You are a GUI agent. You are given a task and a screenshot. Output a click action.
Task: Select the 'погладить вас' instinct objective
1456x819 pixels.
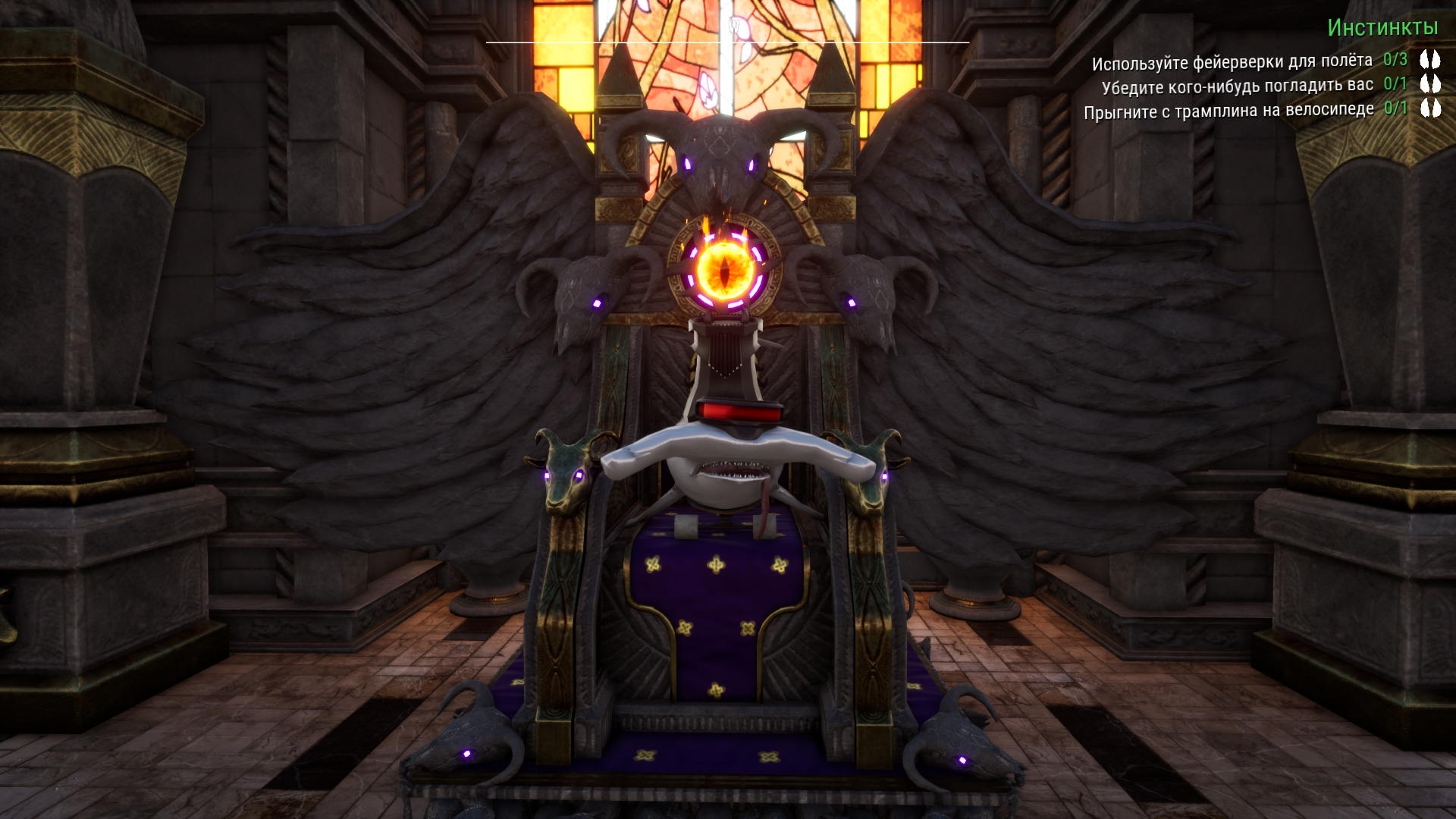[1237, 86]
